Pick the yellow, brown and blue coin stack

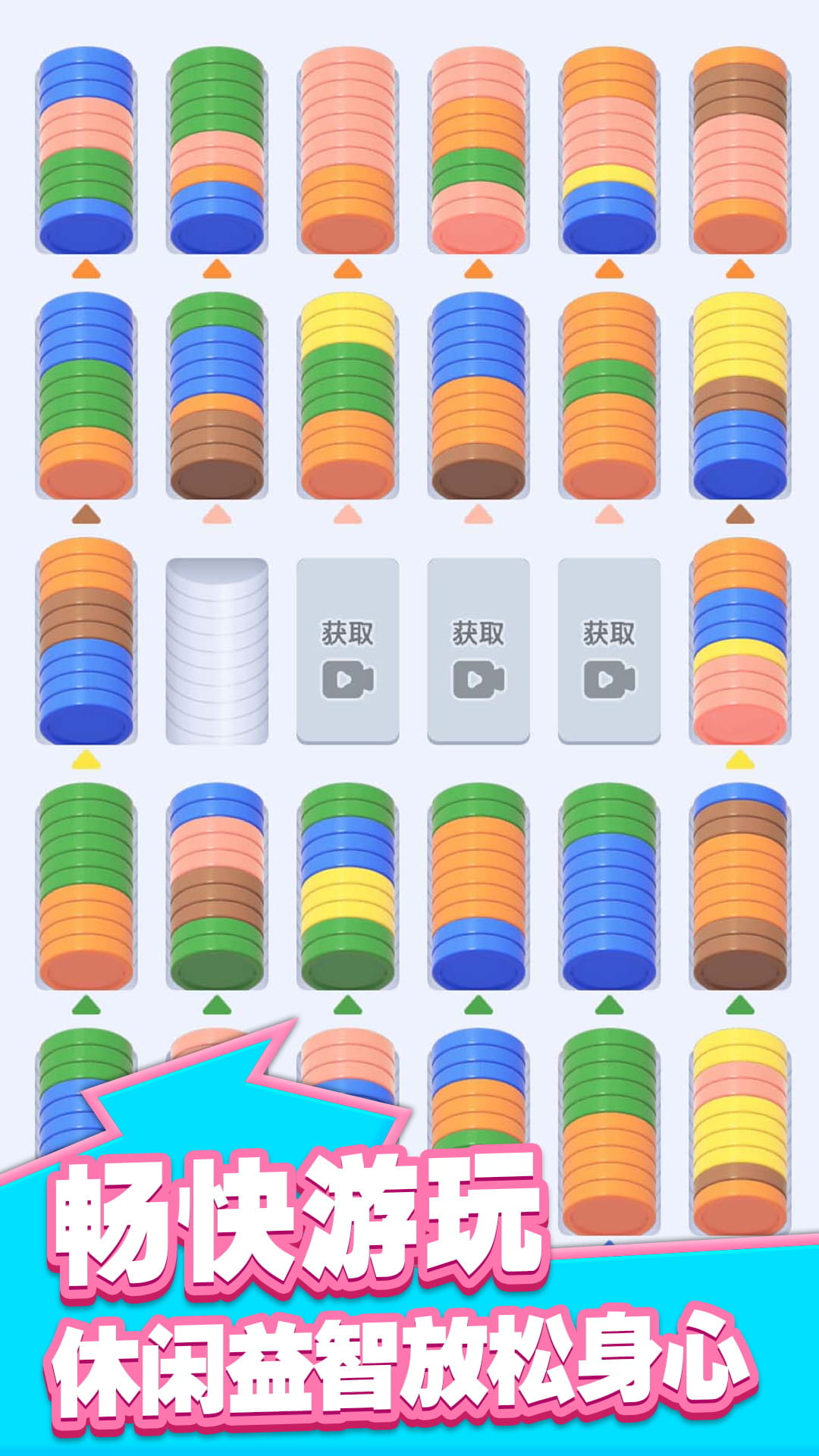739,396
